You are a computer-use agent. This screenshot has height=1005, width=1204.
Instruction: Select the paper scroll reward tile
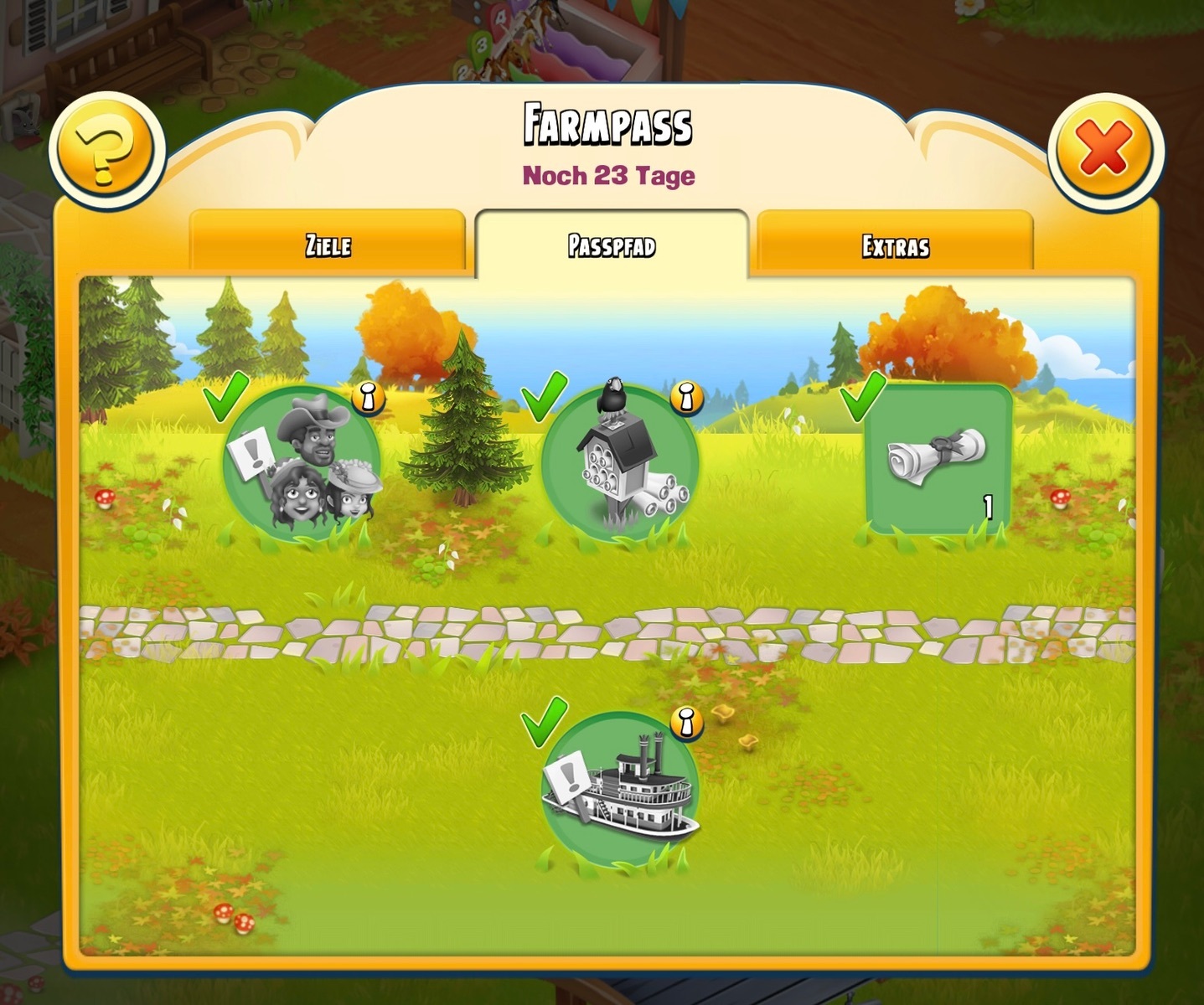938,458
